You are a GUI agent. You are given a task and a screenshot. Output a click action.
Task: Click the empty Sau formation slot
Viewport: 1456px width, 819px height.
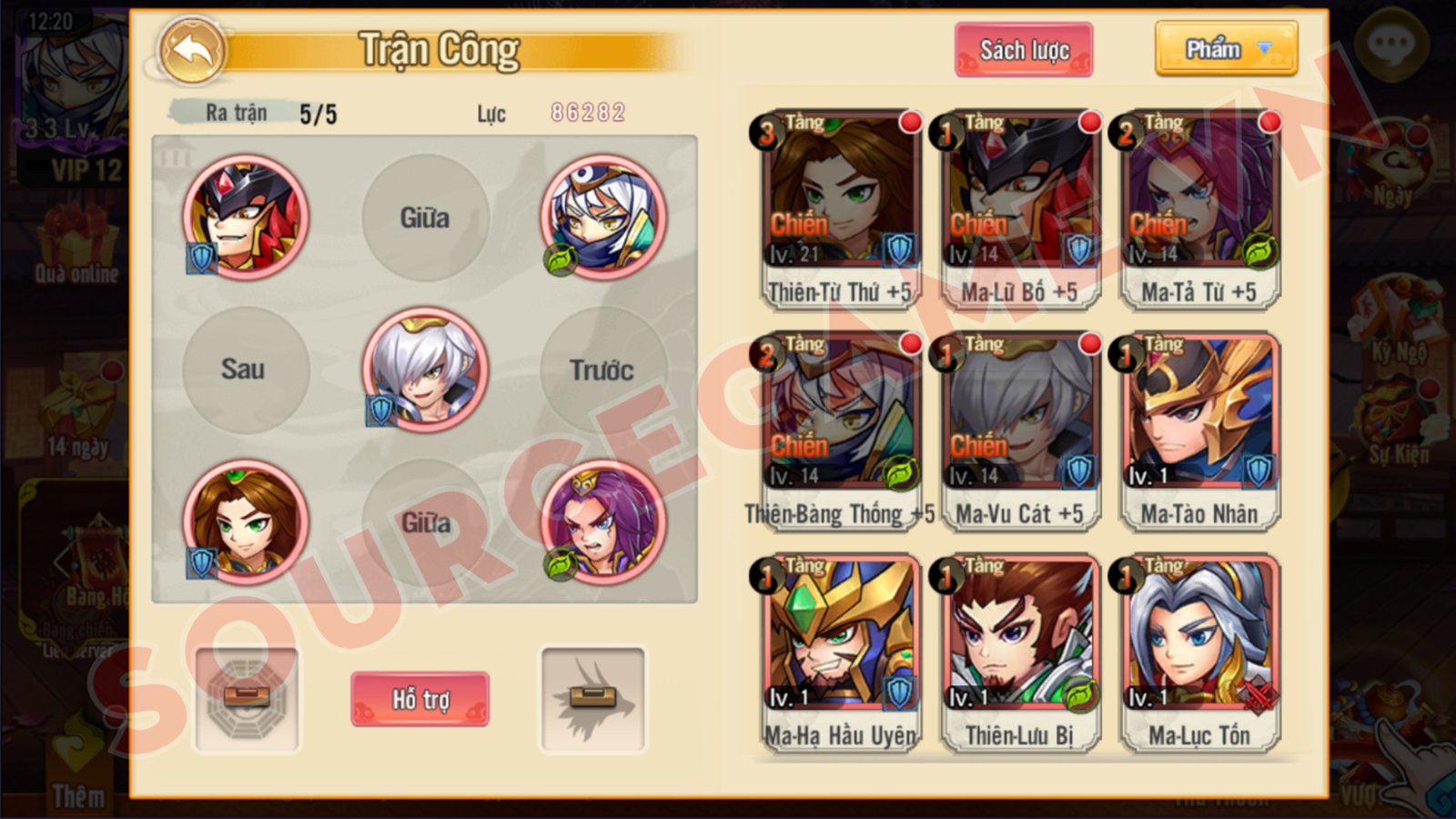244,369
